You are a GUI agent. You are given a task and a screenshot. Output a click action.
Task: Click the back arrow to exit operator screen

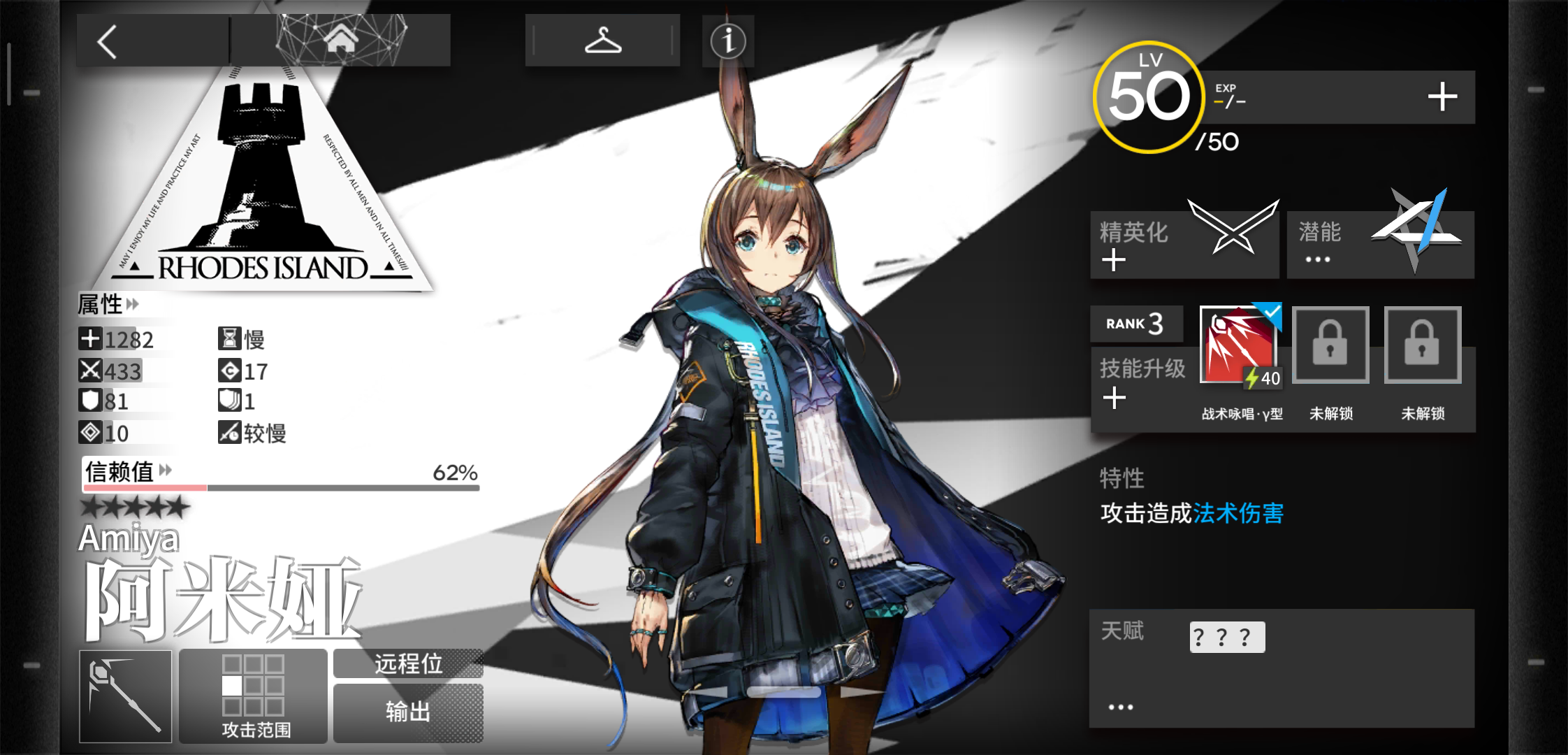click(108, 40)
